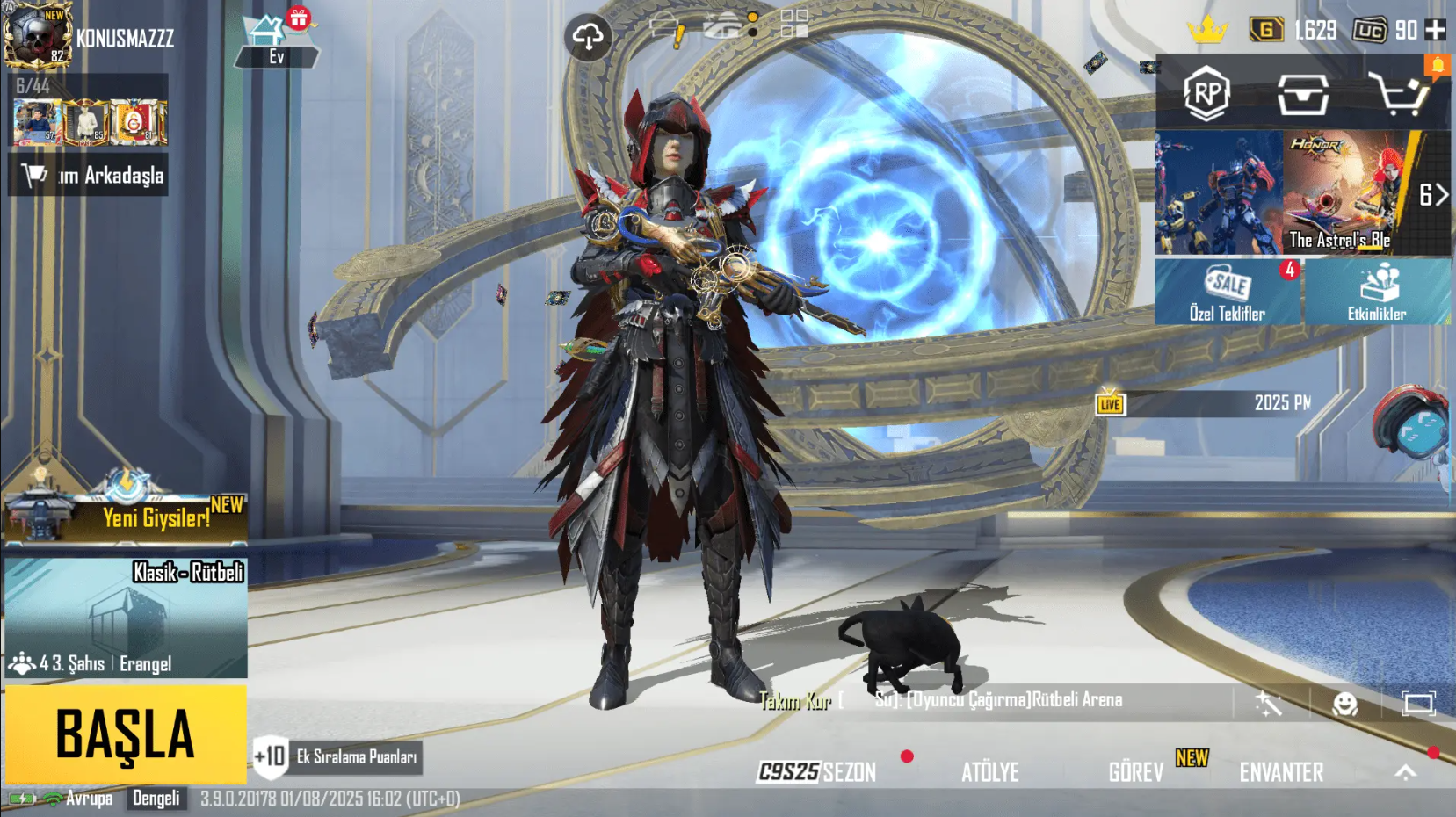Open Özel Teklifler sale offers
Screen dimensions: 1456x817
(1228, 292)
